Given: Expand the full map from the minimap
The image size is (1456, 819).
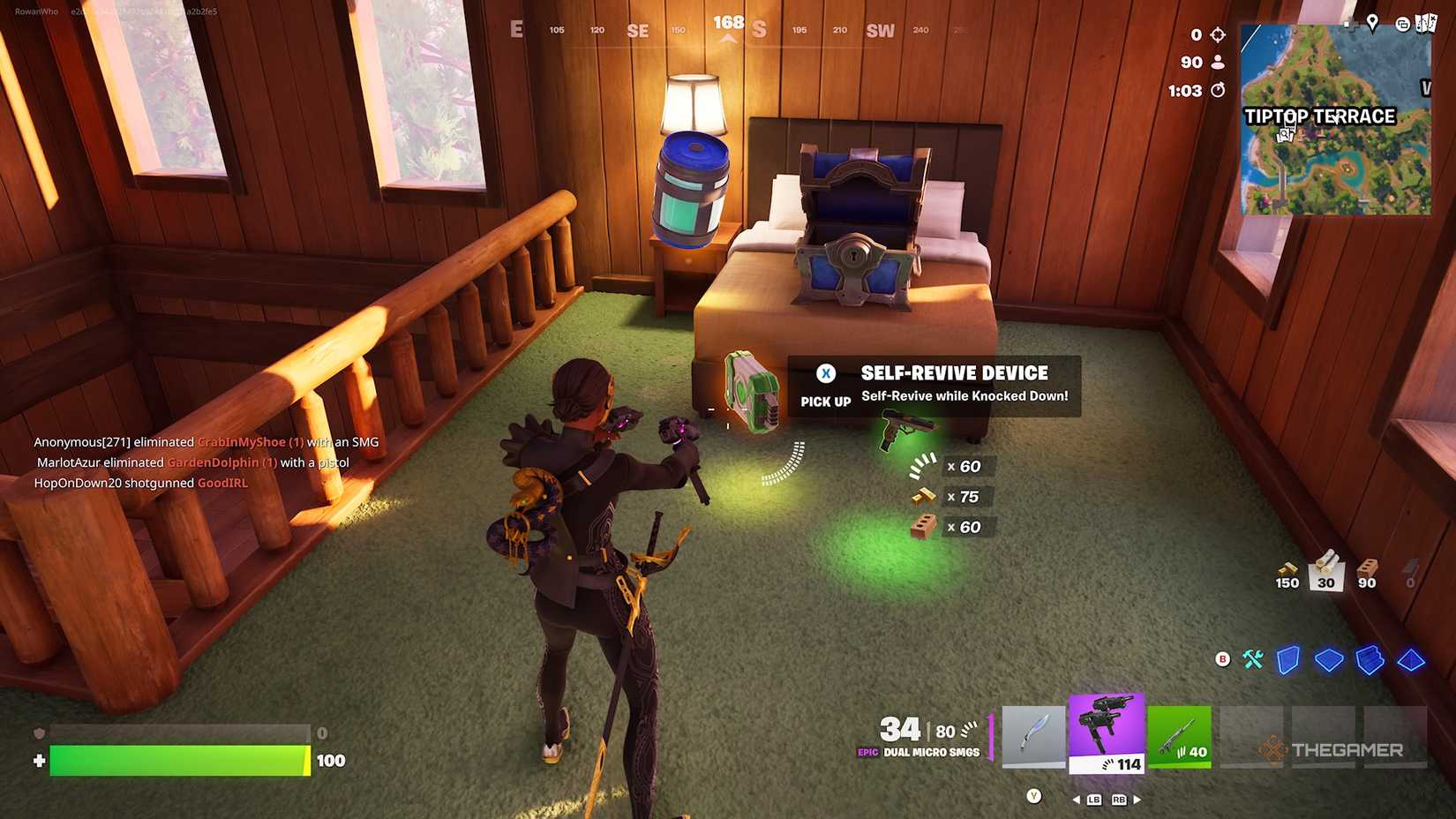Looking at the screenshot, I should [x=1336, y=119].
